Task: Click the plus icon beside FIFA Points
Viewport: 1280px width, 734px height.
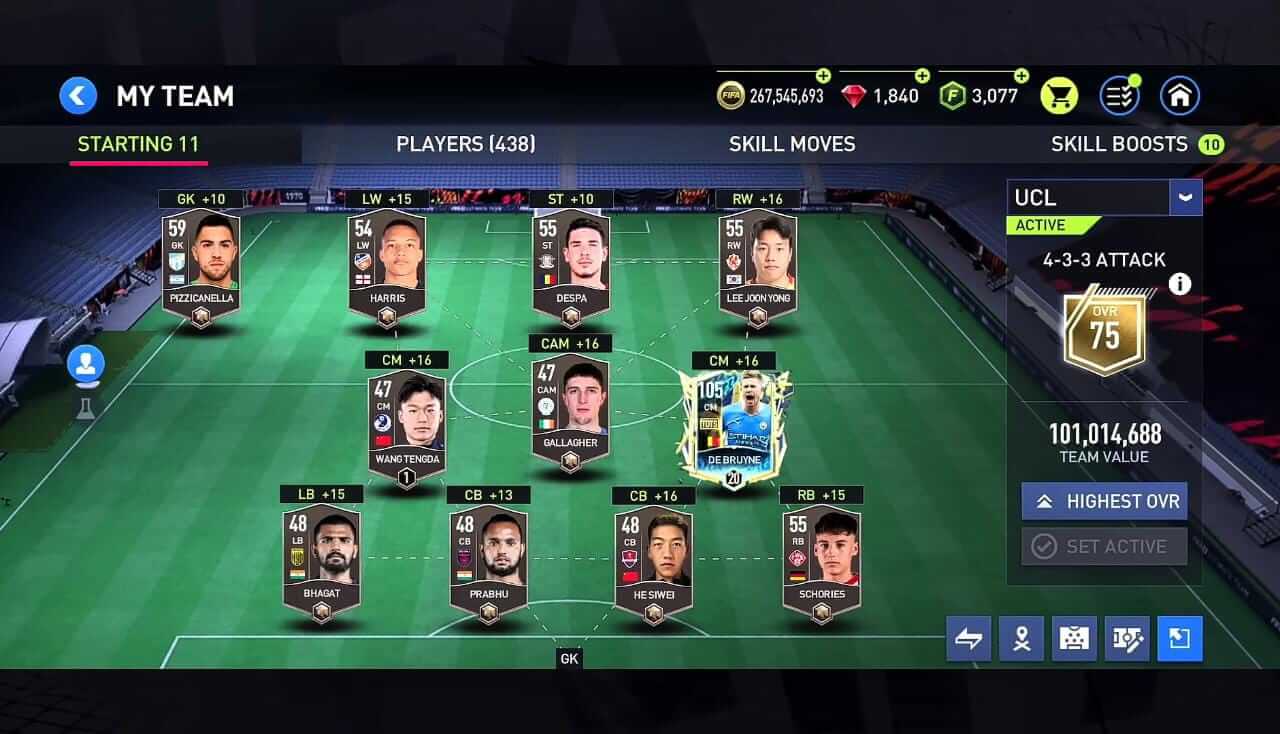Action: 1021,75
